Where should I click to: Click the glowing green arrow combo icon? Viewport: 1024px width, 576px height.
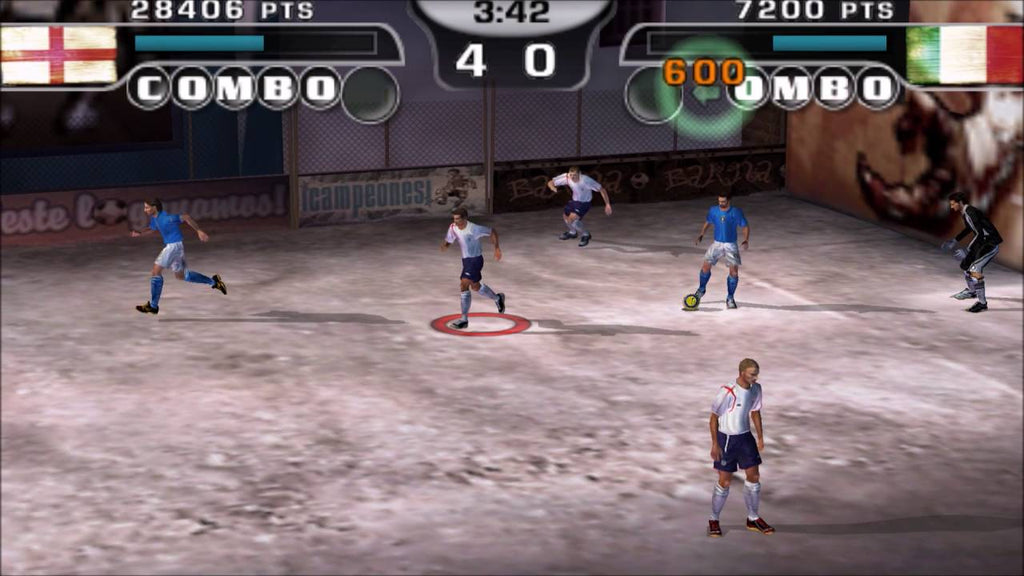pyautogui.click(x=708, y=91)
